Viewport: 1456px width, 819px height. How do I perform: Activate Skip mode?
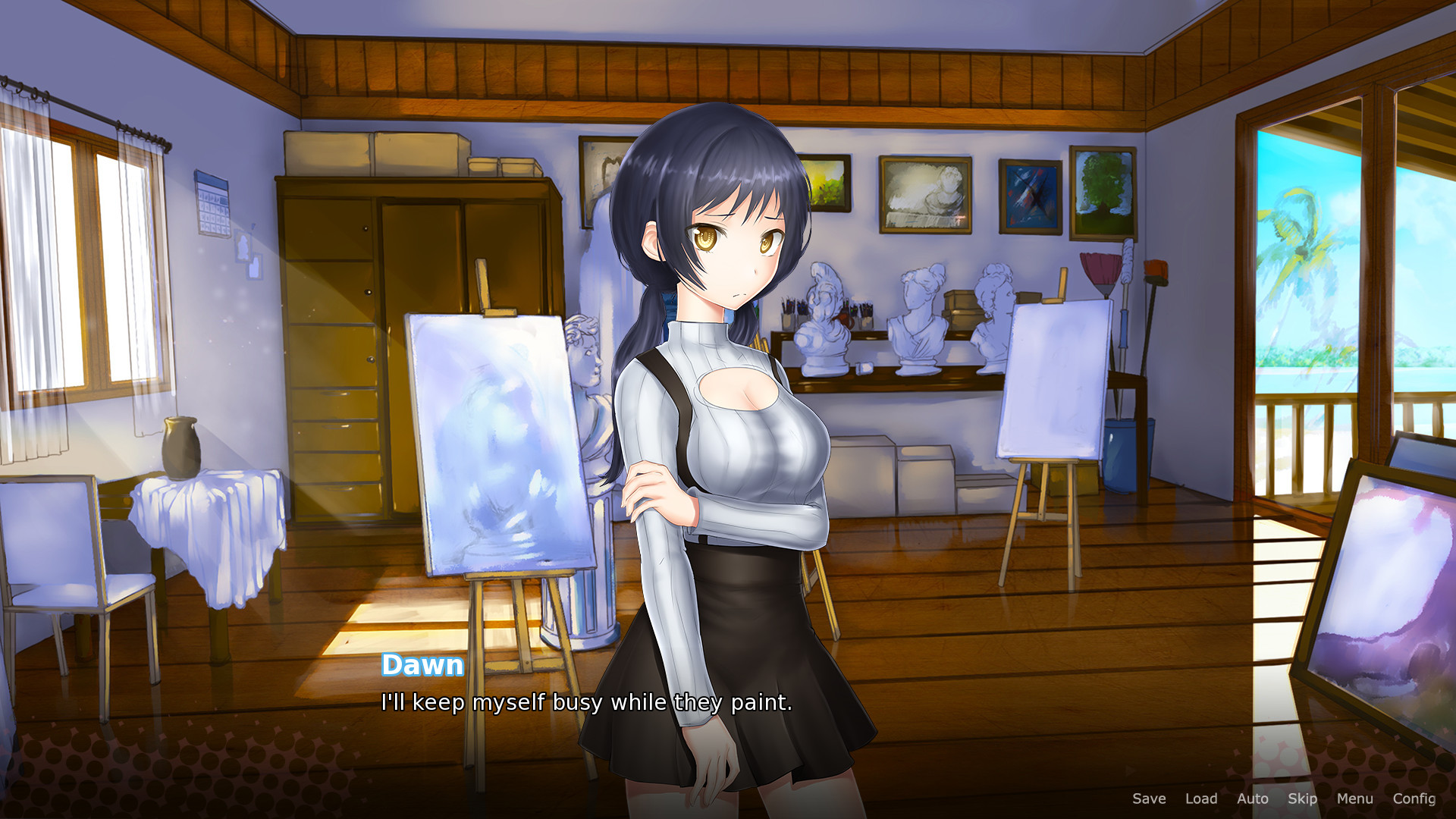coord(1302,799)
